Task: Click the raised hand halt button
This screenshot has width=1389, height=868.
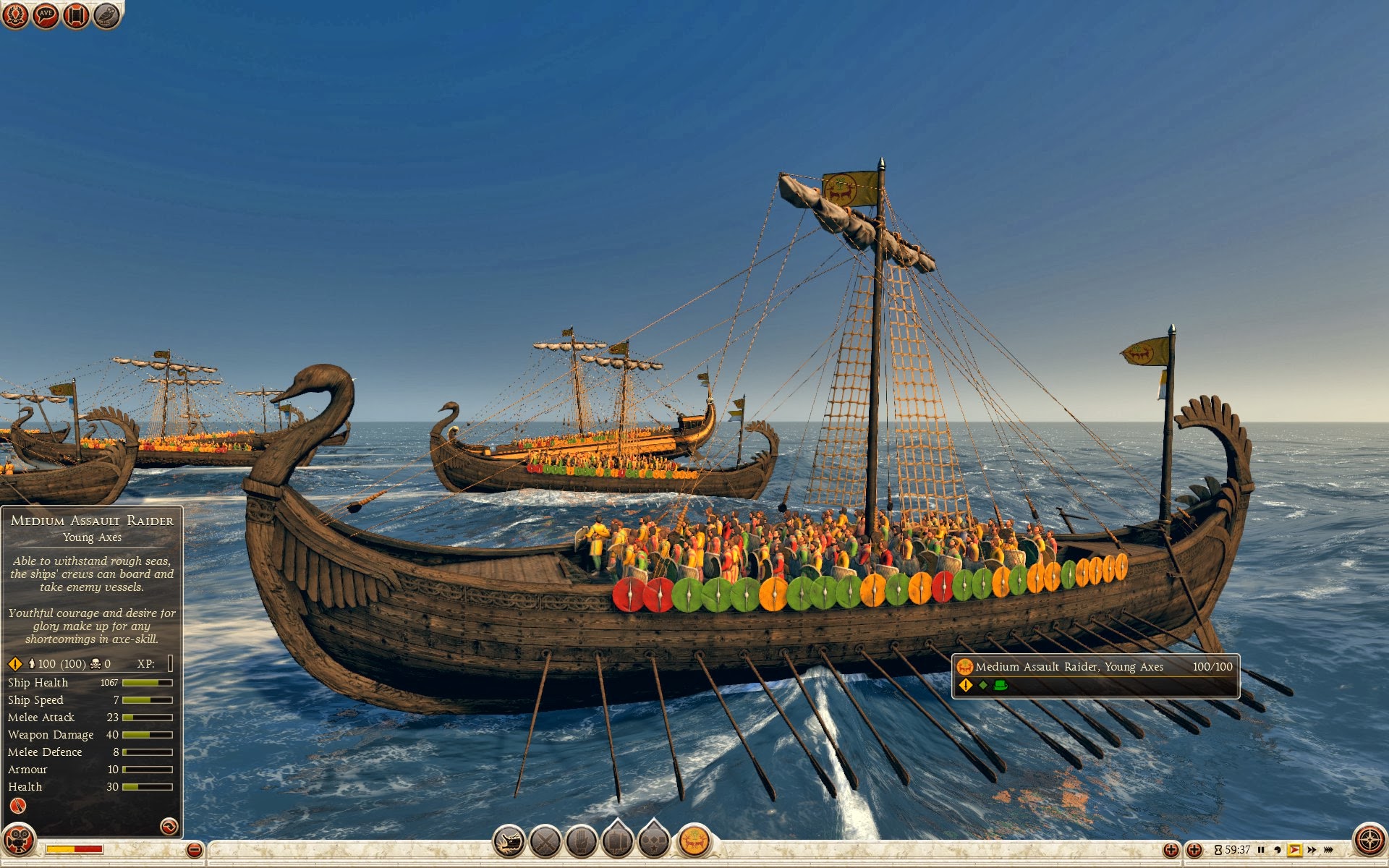Action: tap(582, 841)
